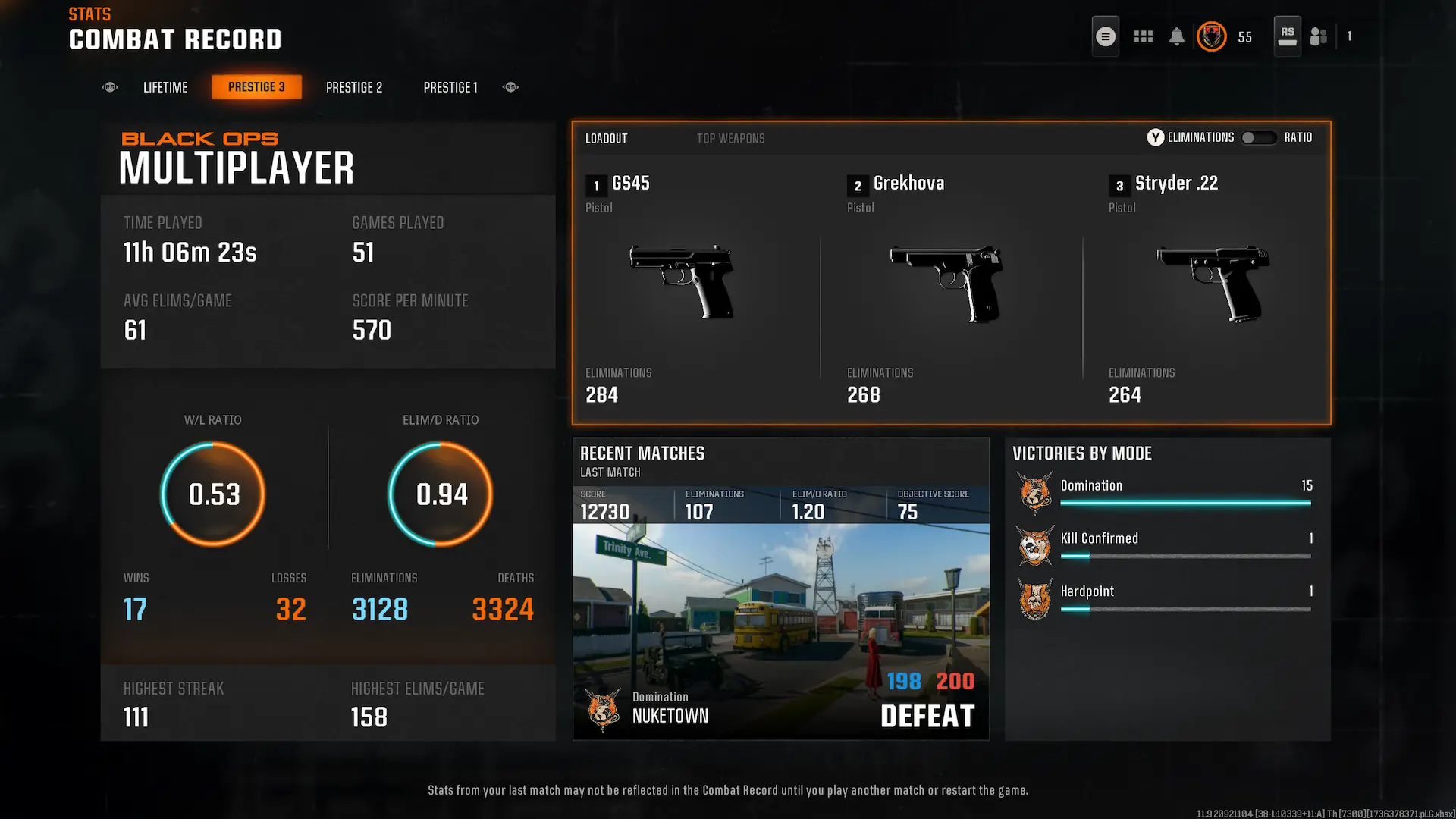Open the Prestige 2 stats tab
The width and height of the screenshot is (1456, 819).
click(x=354, y=87)
